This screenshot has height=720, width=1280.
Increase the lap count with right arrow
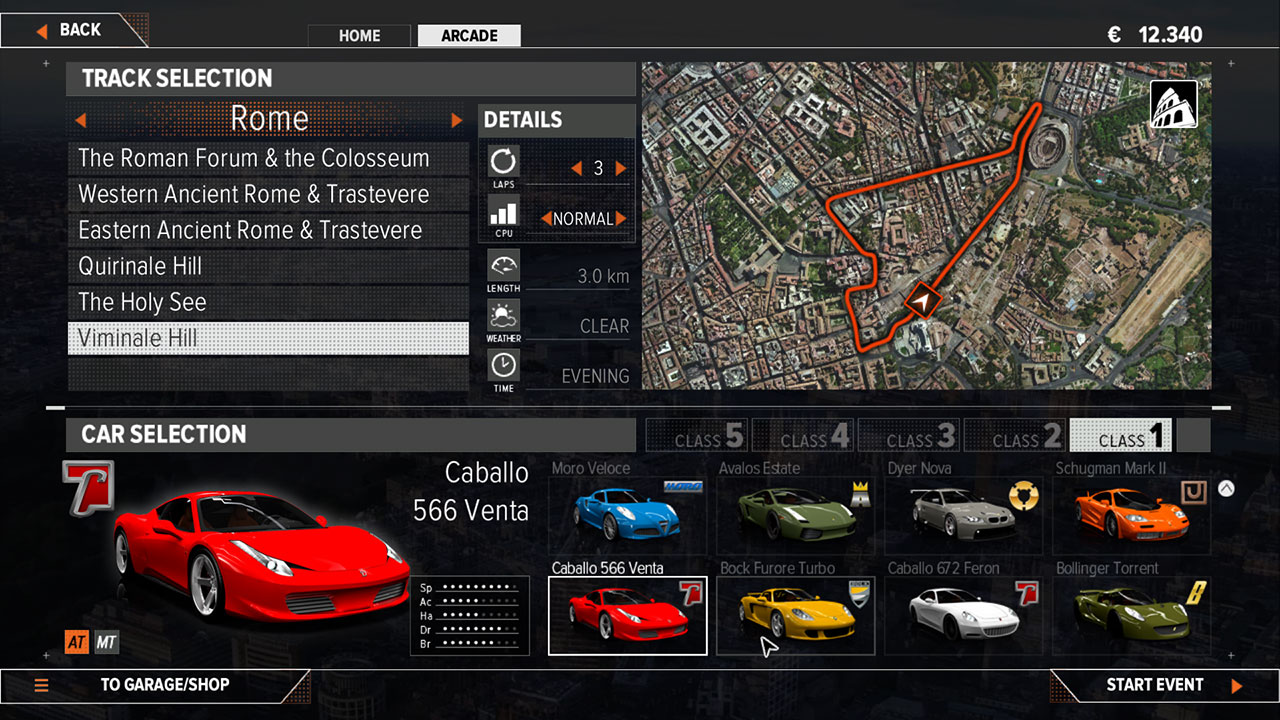coord(621,169)
